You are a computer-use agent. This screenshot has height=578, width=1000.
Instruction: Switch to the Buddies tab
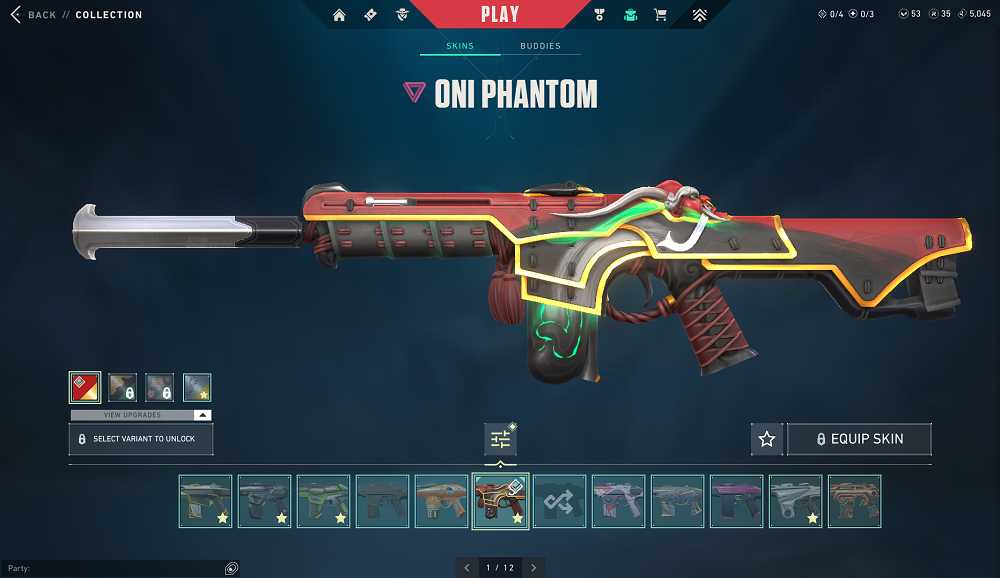[x=540, y=46]
